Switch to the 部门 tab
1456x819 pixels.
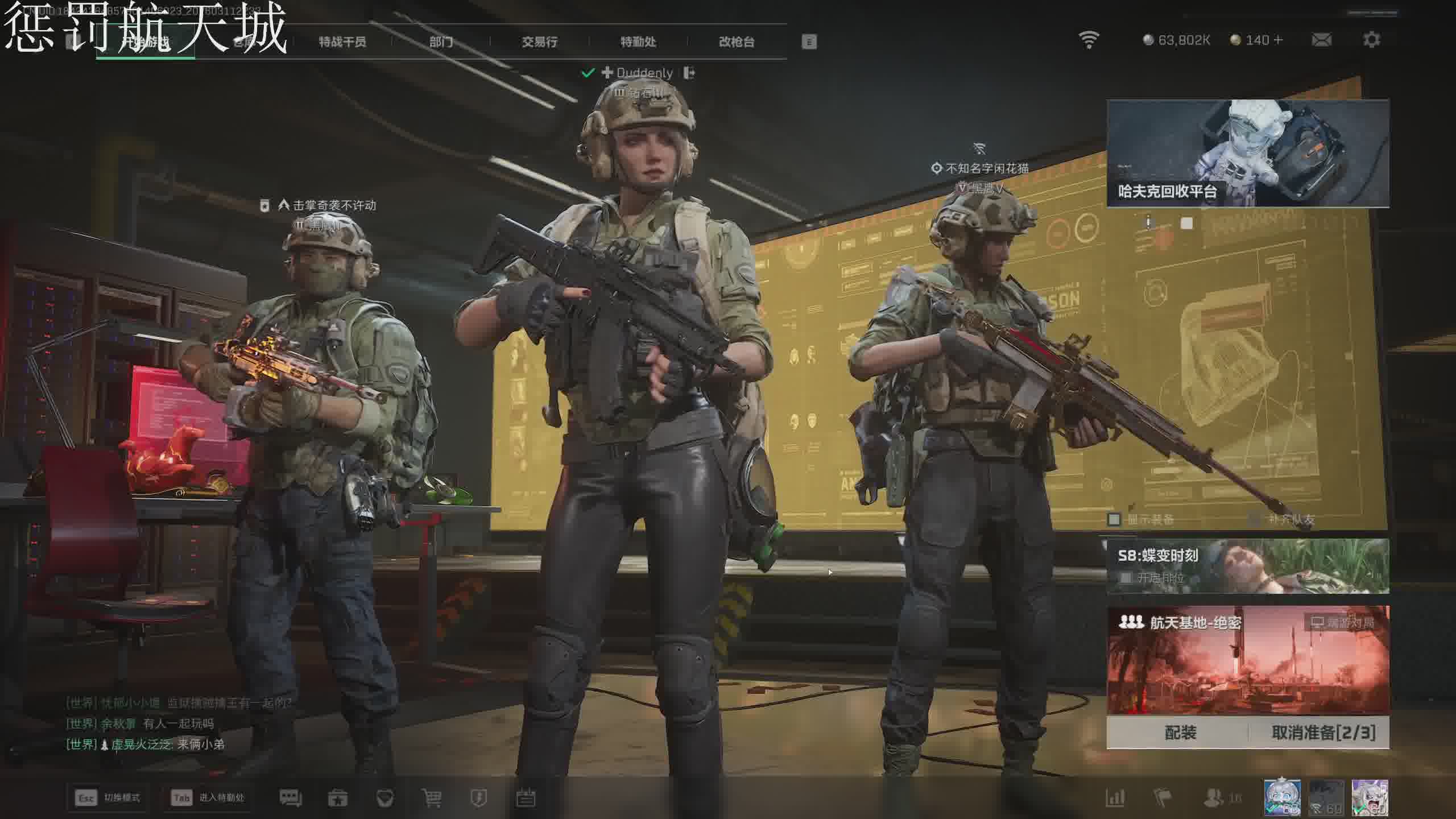(x=441, y=42)
